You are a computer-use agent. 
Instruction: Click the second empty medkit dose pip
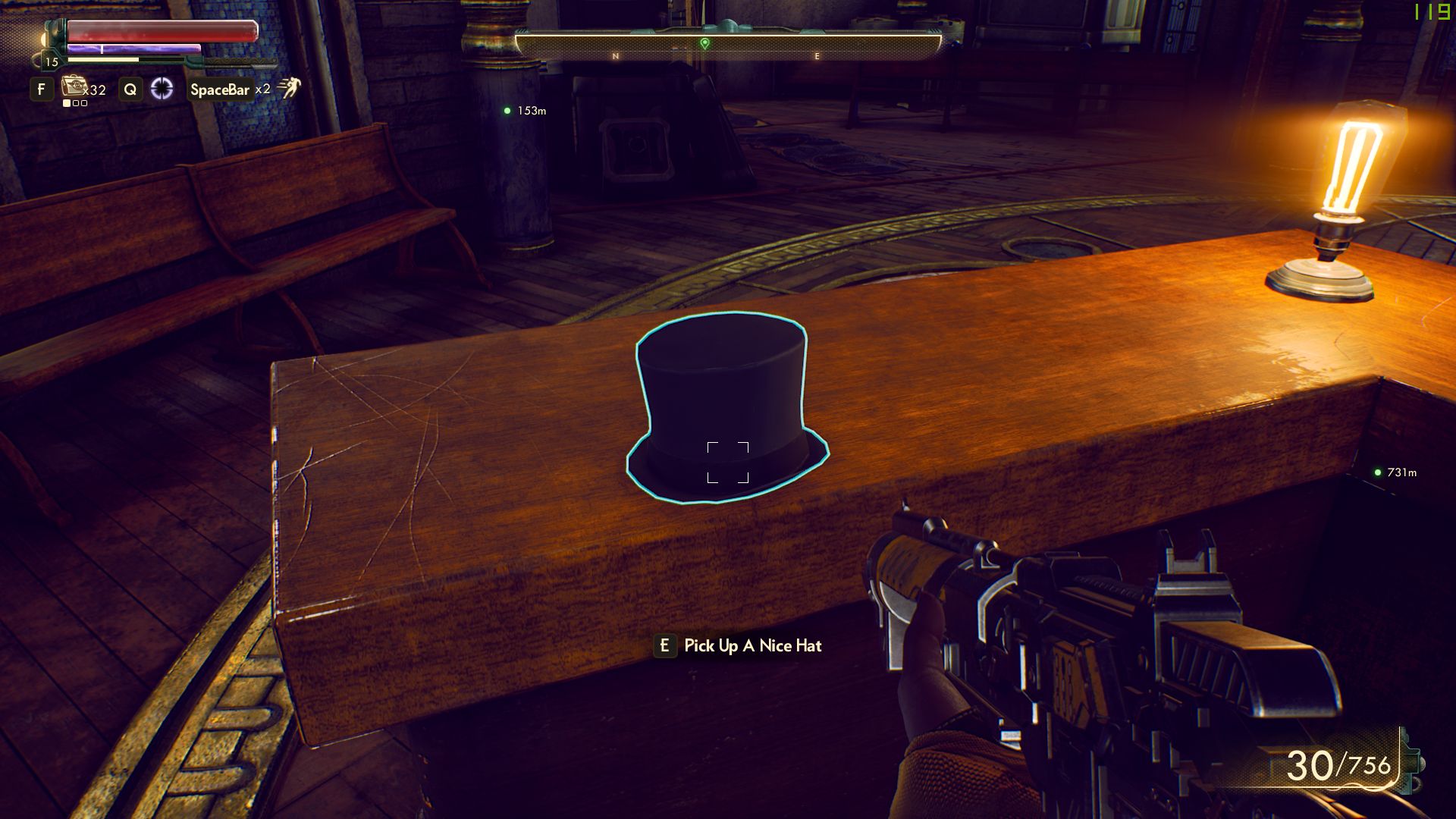coord(76,104)
